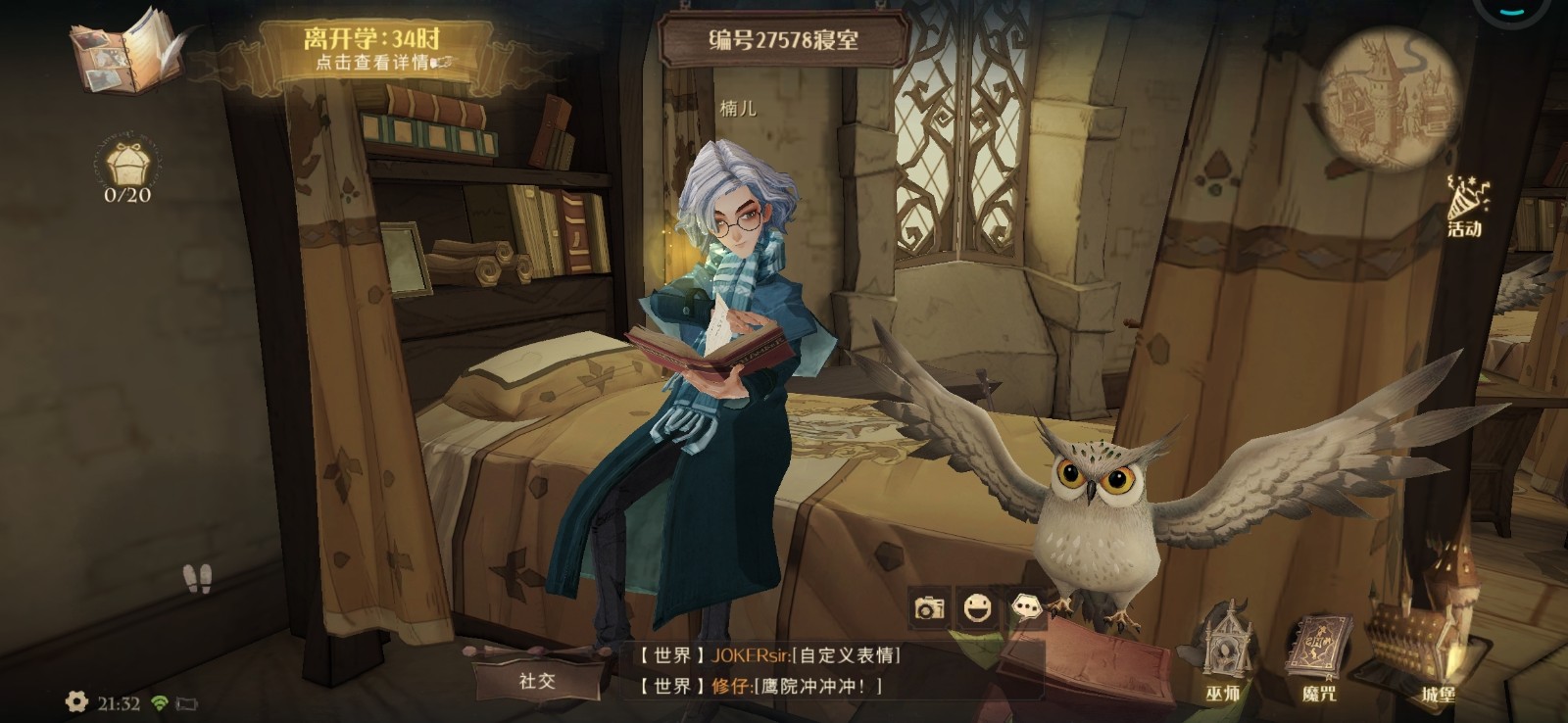Open the world chat message log
Viewport: 1568px width, 723px height.
(774, 671)
